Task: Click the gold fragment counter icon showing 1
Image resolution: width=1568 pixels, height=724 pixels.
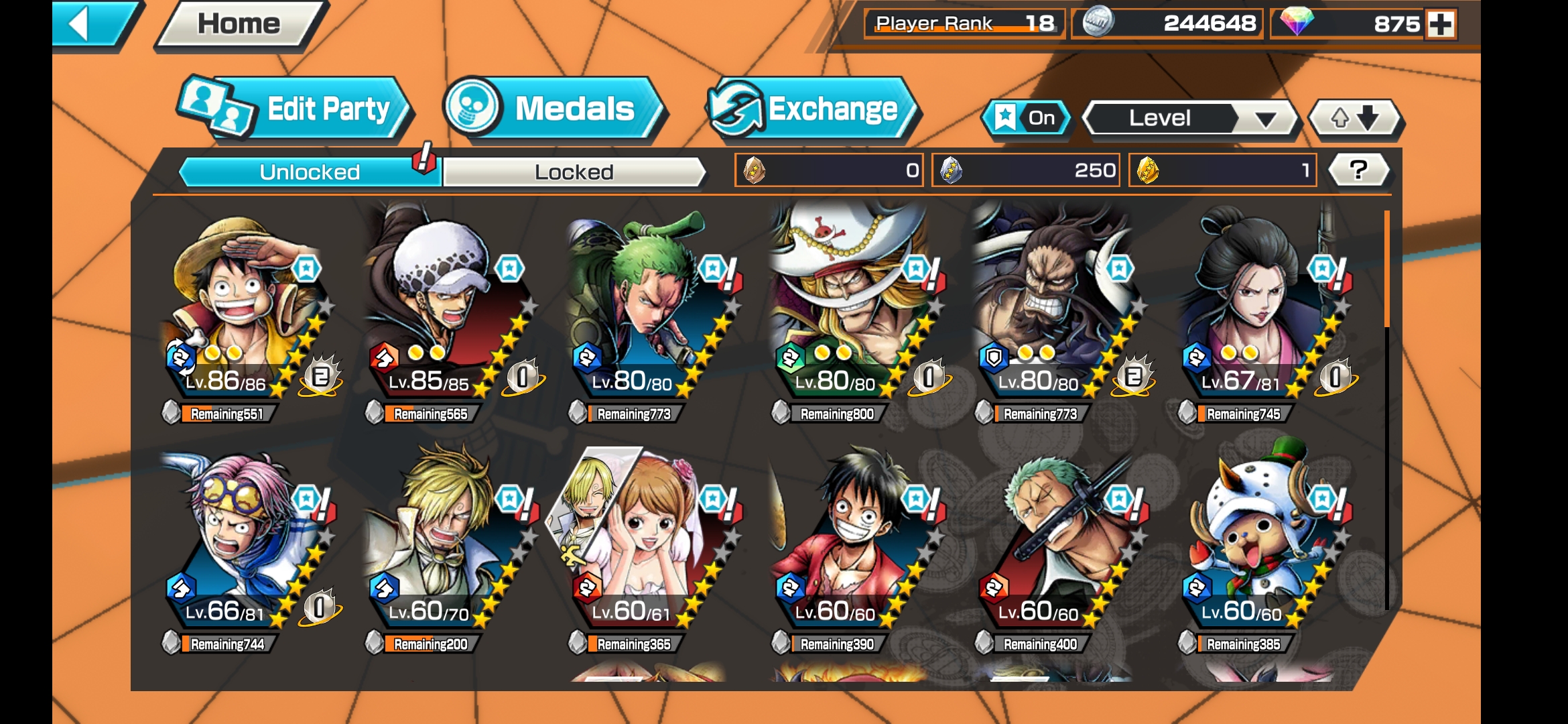Action: tap(1147, 170)
